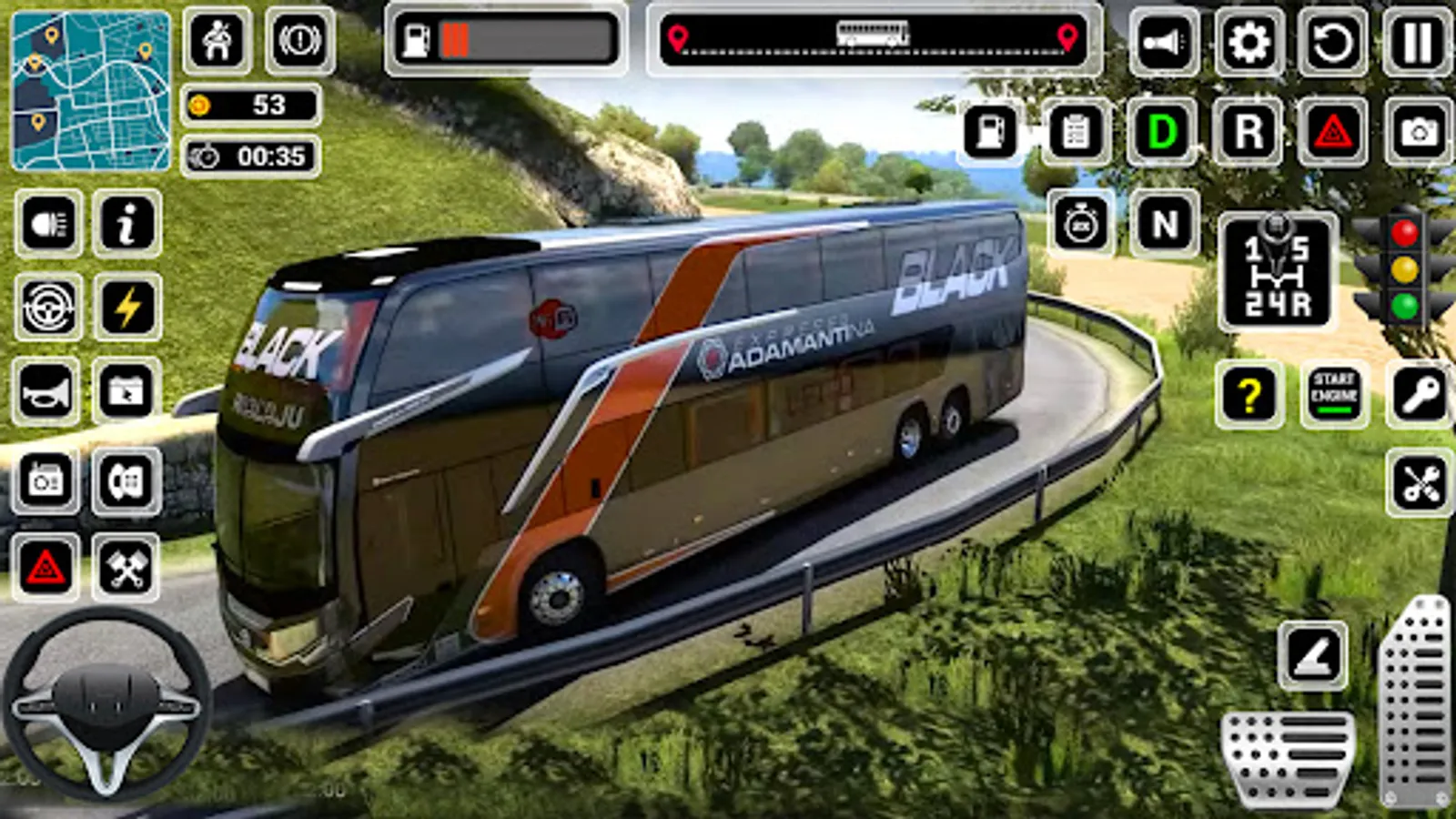Viewport: 1456px width, 819px height.
Task: Tap the circular restart arrow button
Action: point(1333,43)
